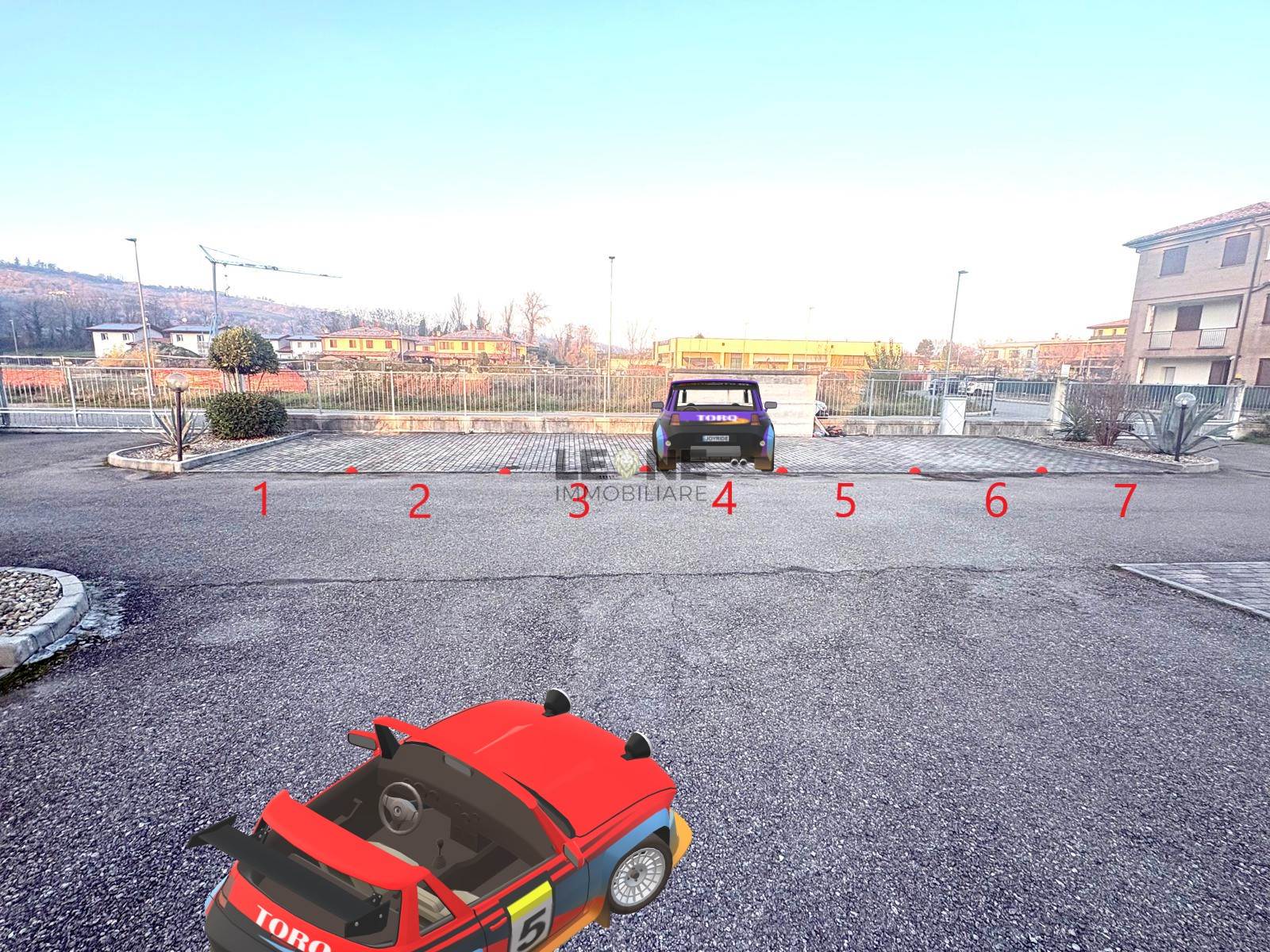
Task: Choose parking spot number 5
Action: [x=845, y=501]
